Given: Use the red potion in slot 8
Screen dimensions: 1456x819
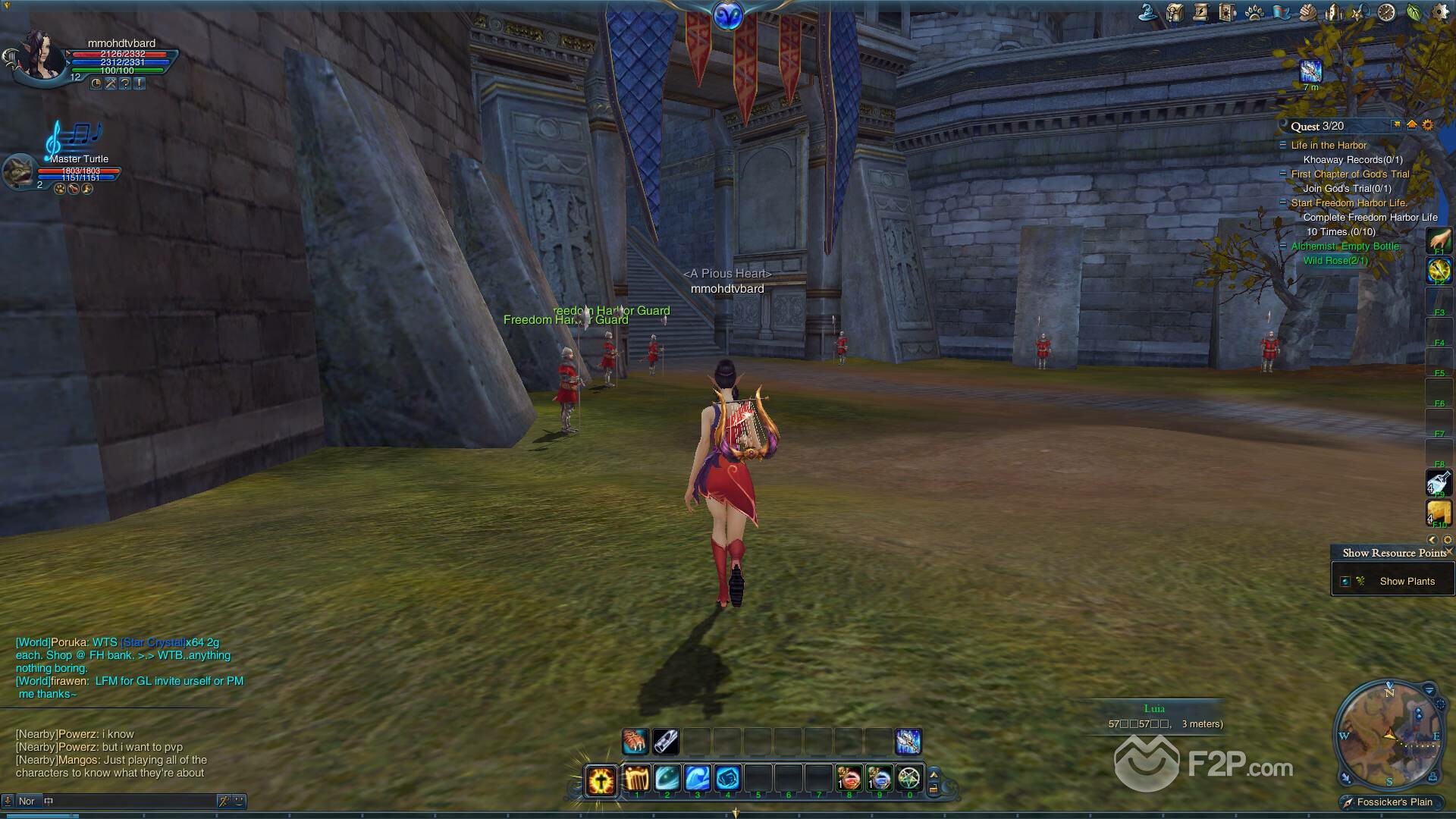Looking at the screenshot, I should click(x=849, y=779).
